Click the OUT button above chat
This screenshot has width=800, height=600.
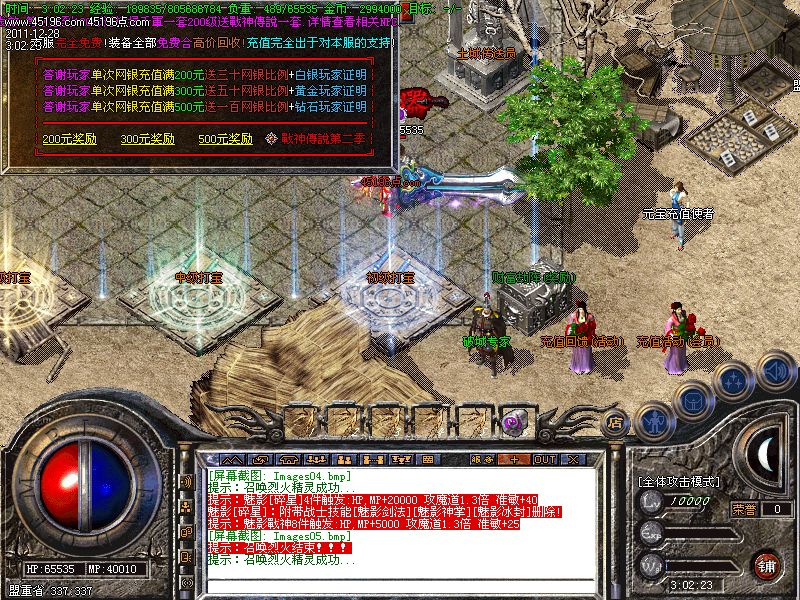[544, 459]
